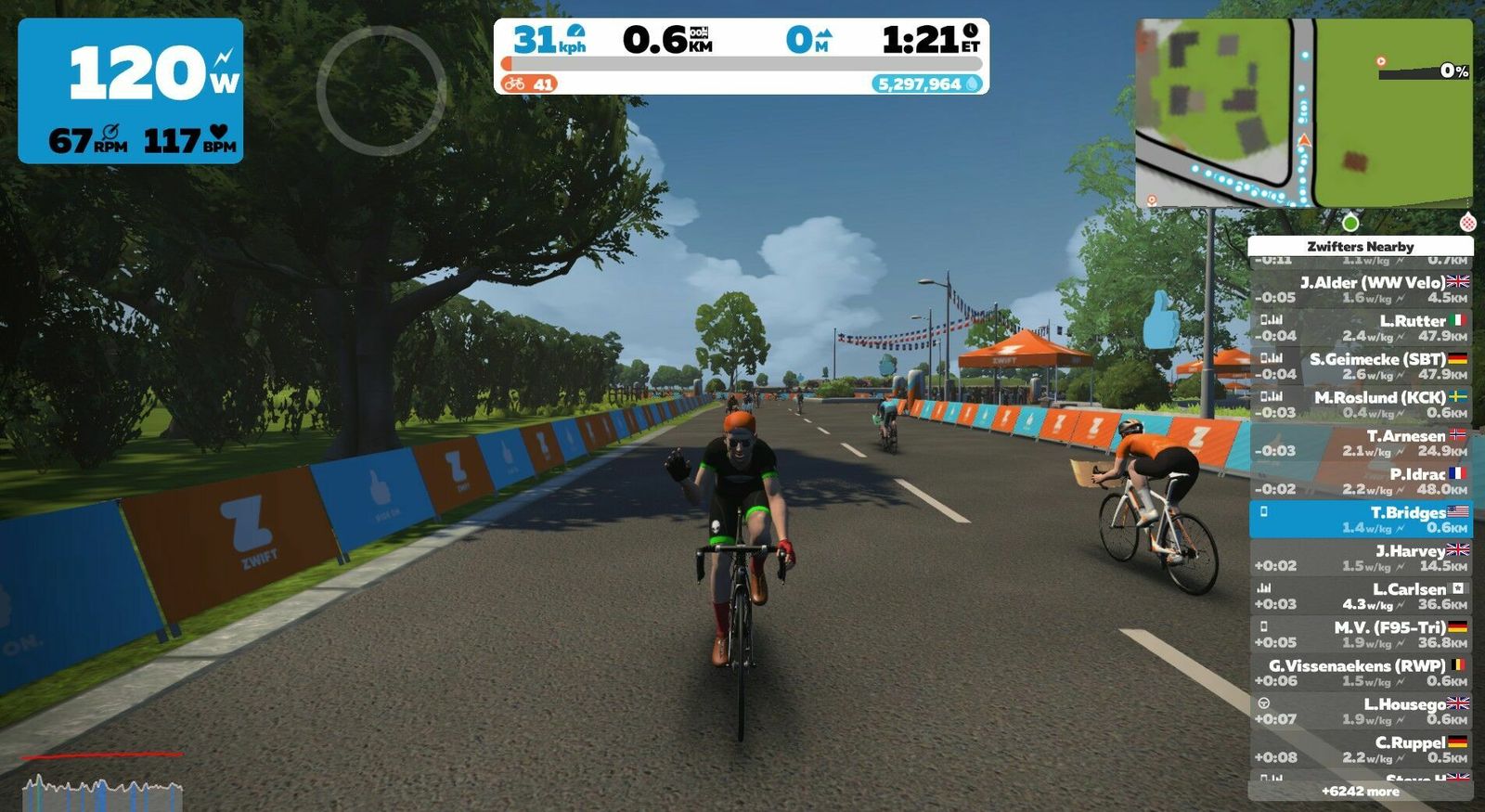Select J.Alder (WW Velo) in nearby list
The image size is (1485, 812).
(1360, 290)
